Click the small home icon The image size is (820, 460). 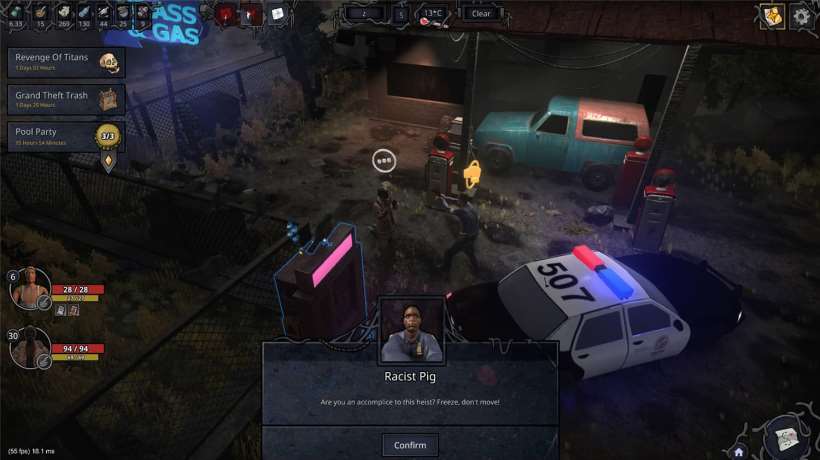point(739,451)
